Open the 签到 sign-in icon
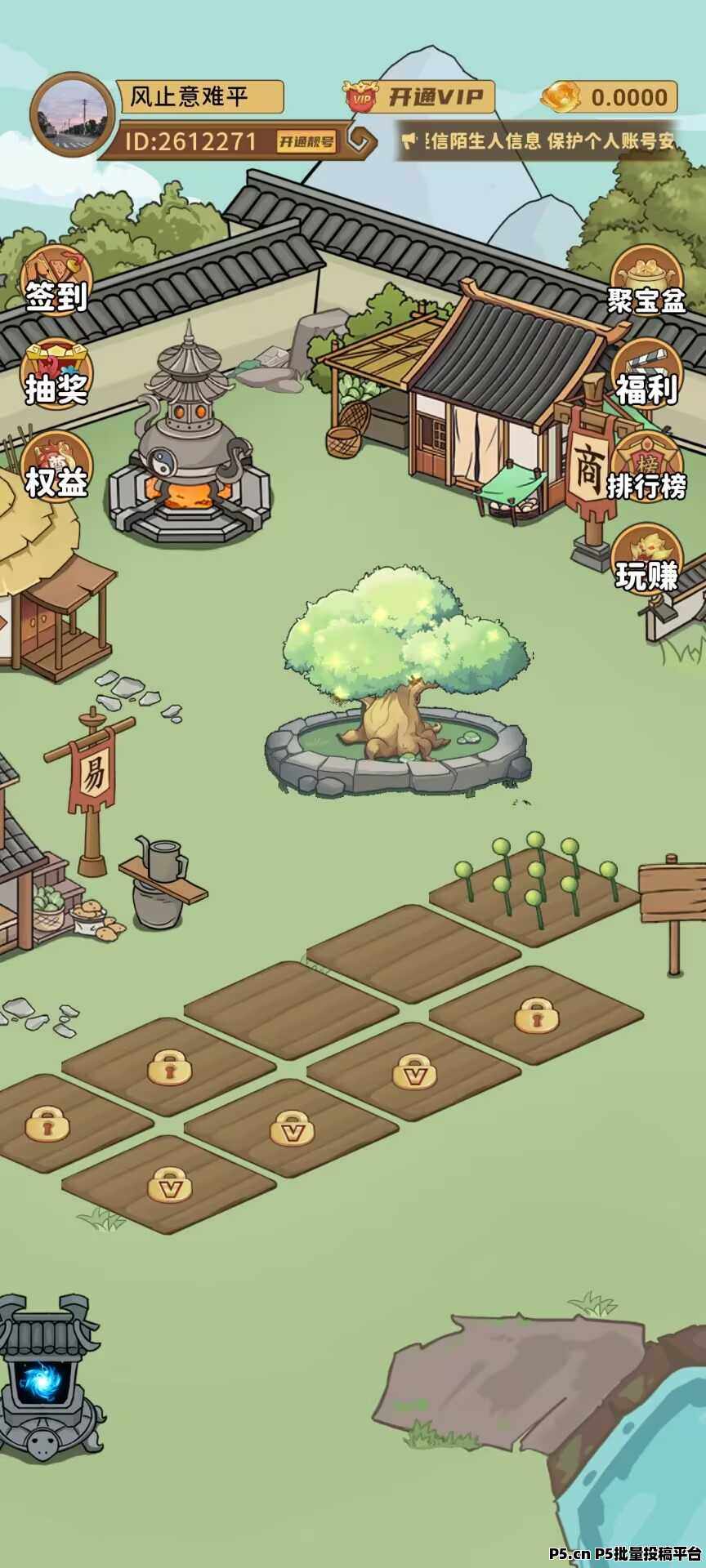706x1568 pixels. click(x=56, y=281)
